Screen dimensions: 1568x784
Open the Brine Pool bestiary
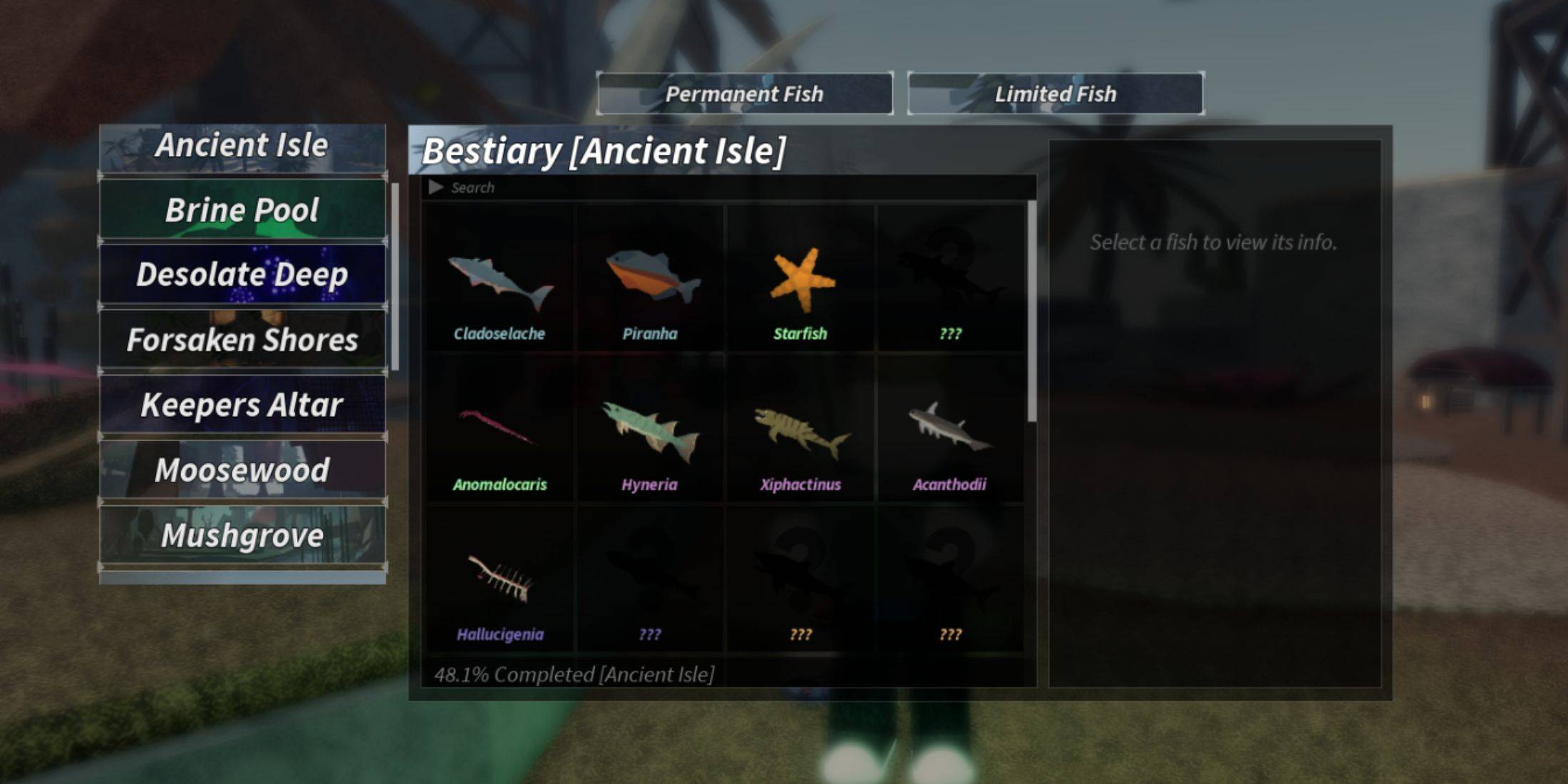click(x=242, y=210)
